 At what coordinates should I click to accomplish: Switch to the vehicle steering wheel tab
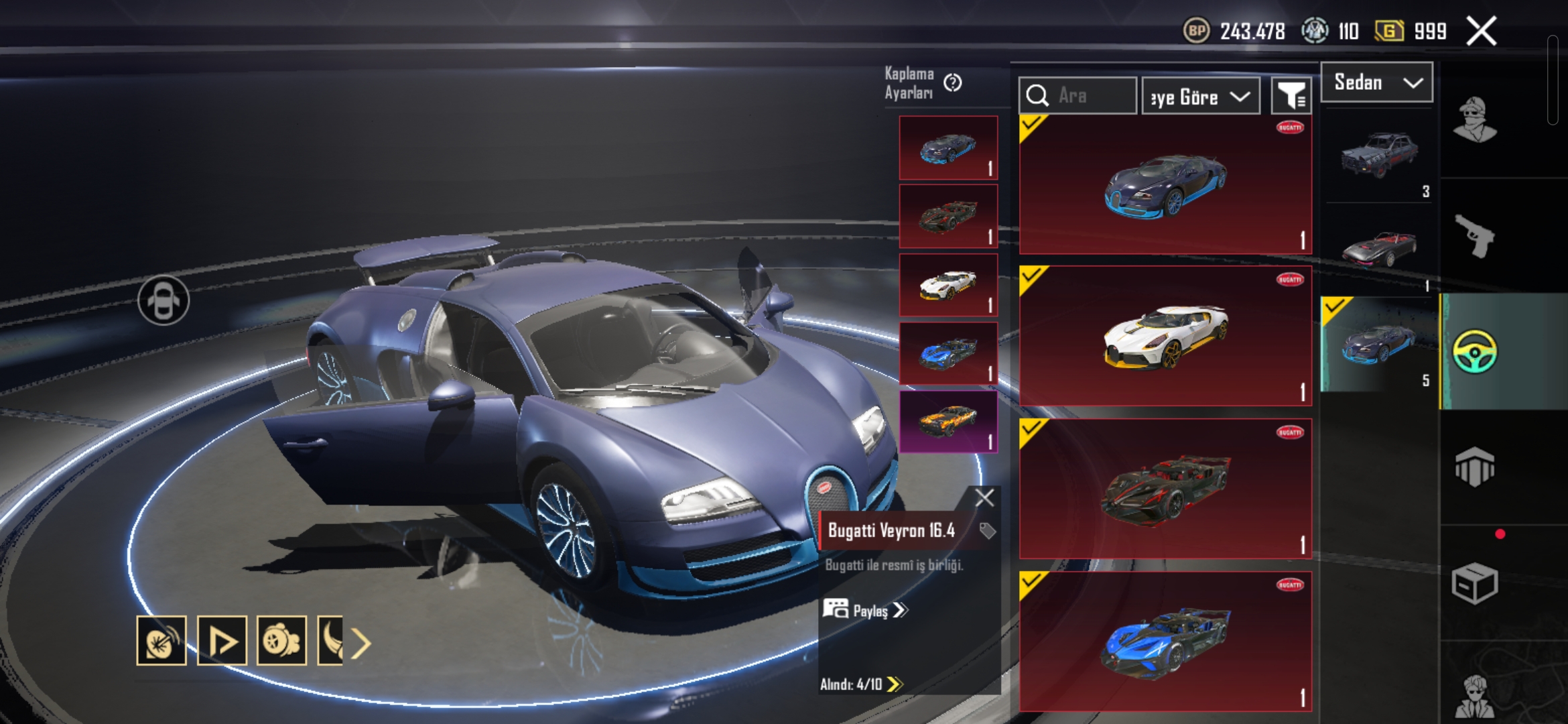tap(1474, 351)
